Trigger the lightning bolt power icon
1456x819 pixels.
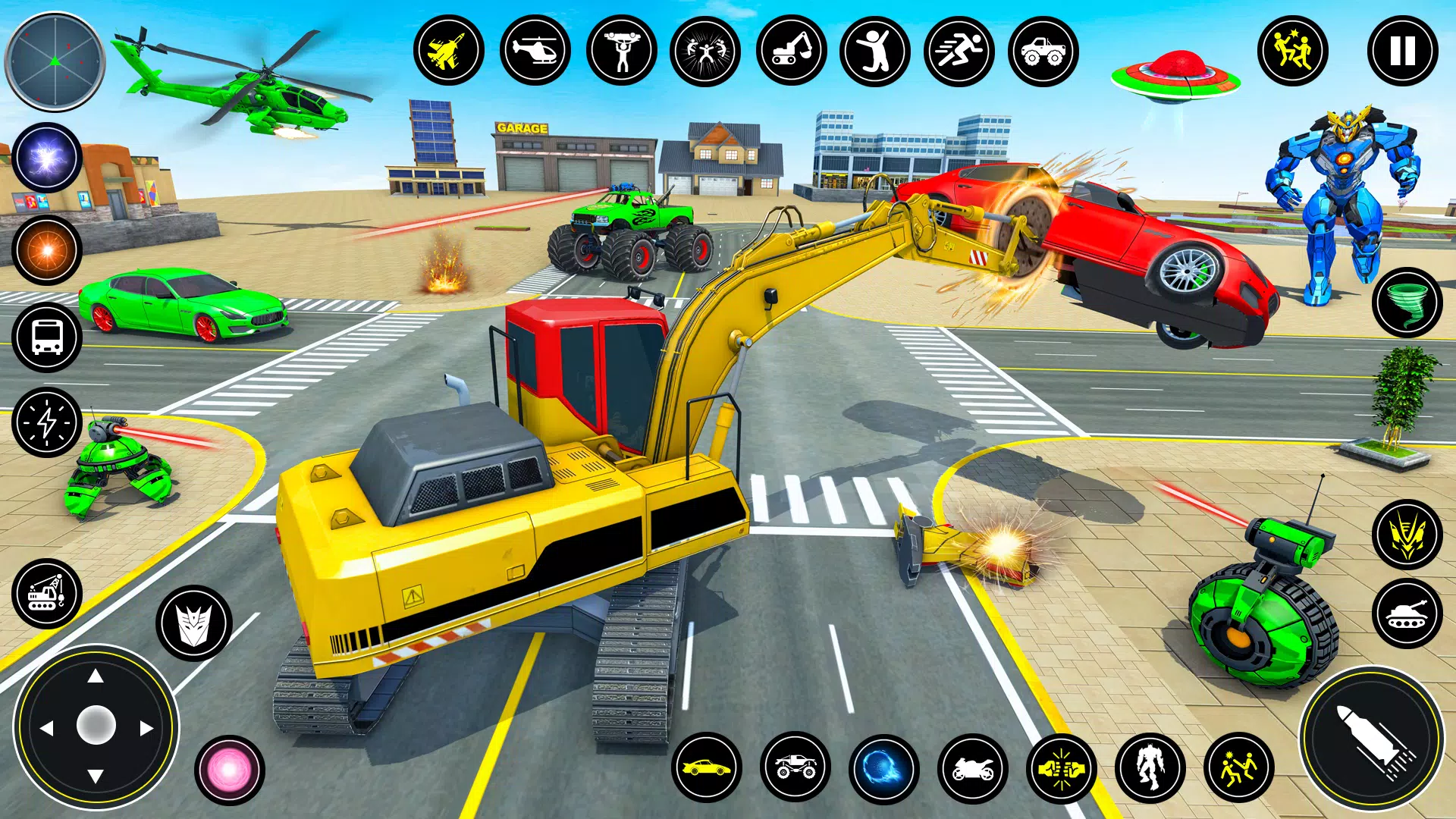(47, 422)
